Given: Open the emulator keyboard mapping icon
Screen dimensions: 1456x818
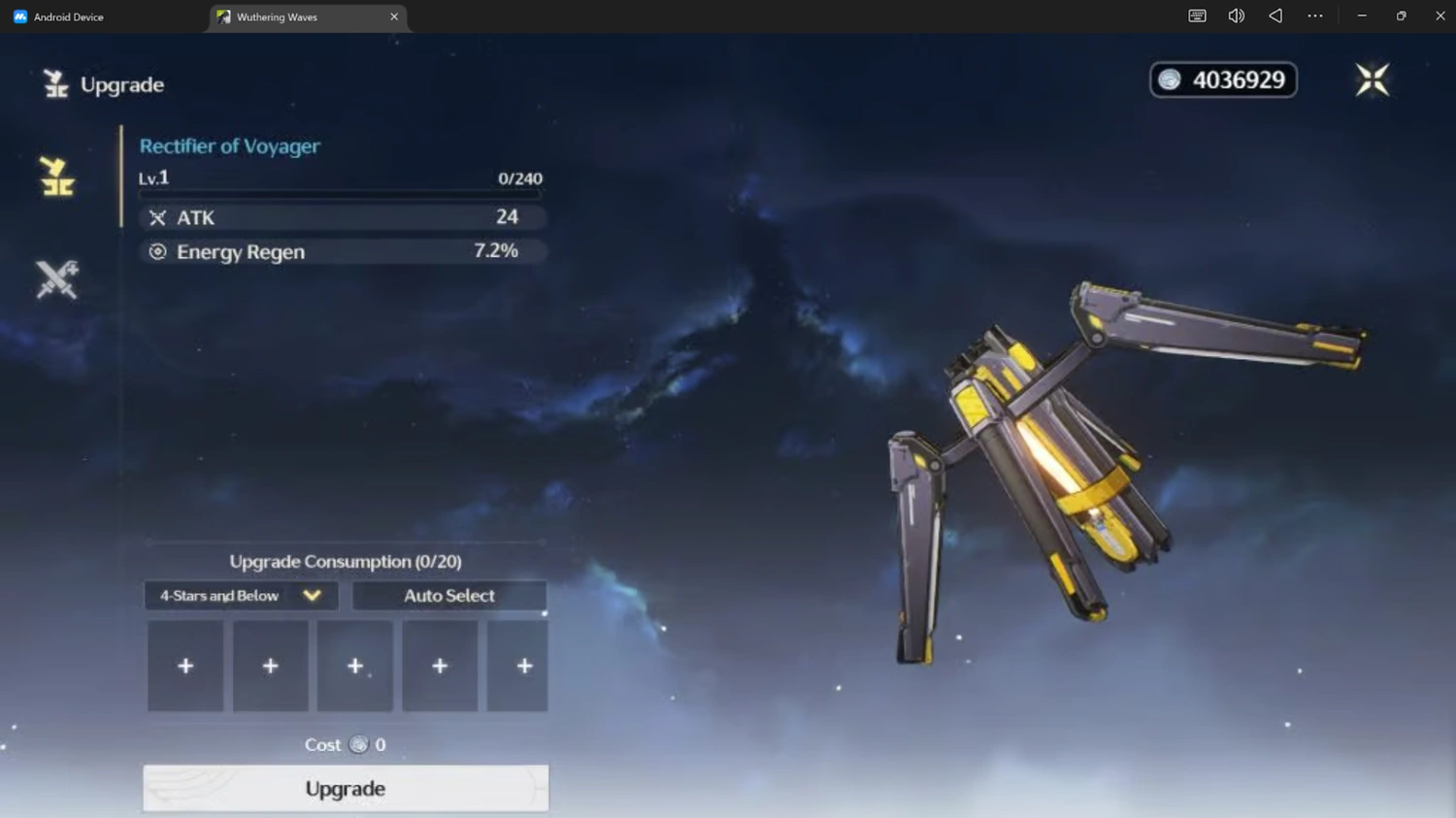Looking at the screenshot, I should 1197,16.
